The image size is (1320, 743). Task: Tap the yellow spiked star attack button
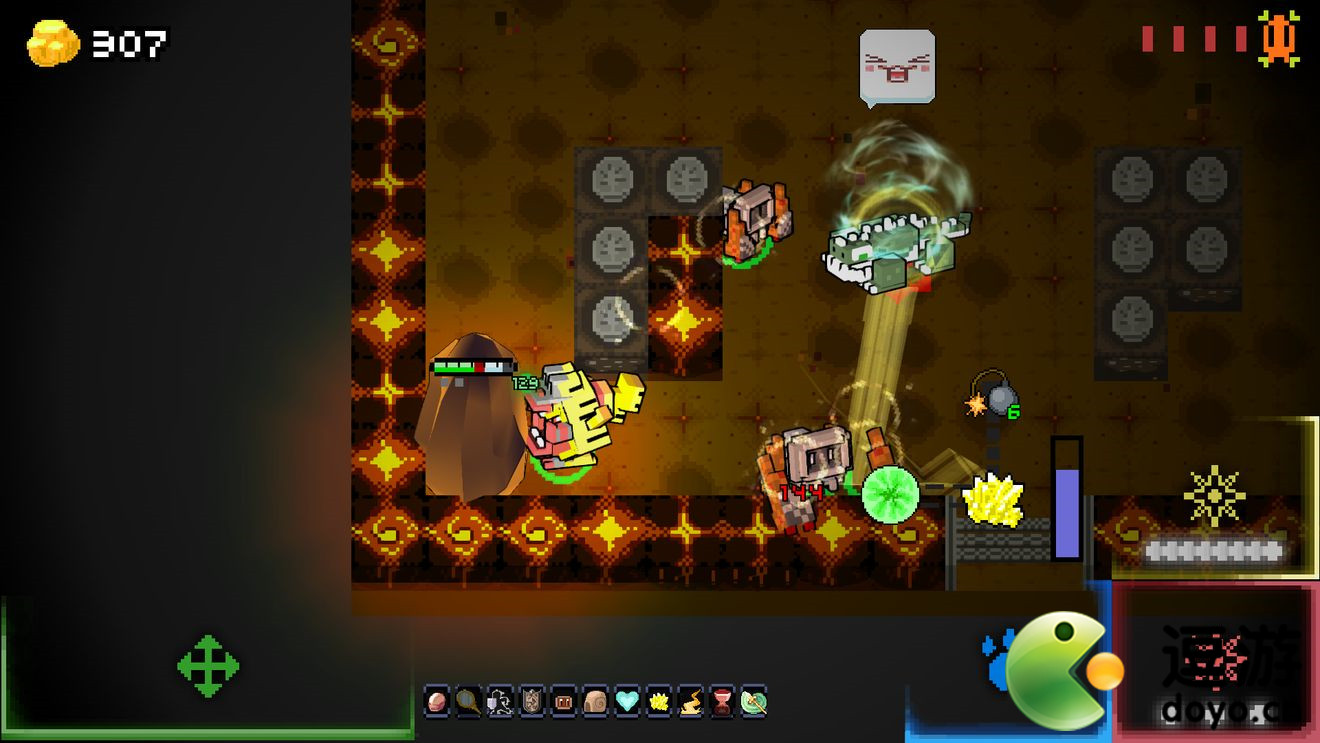pos(1214,495)
